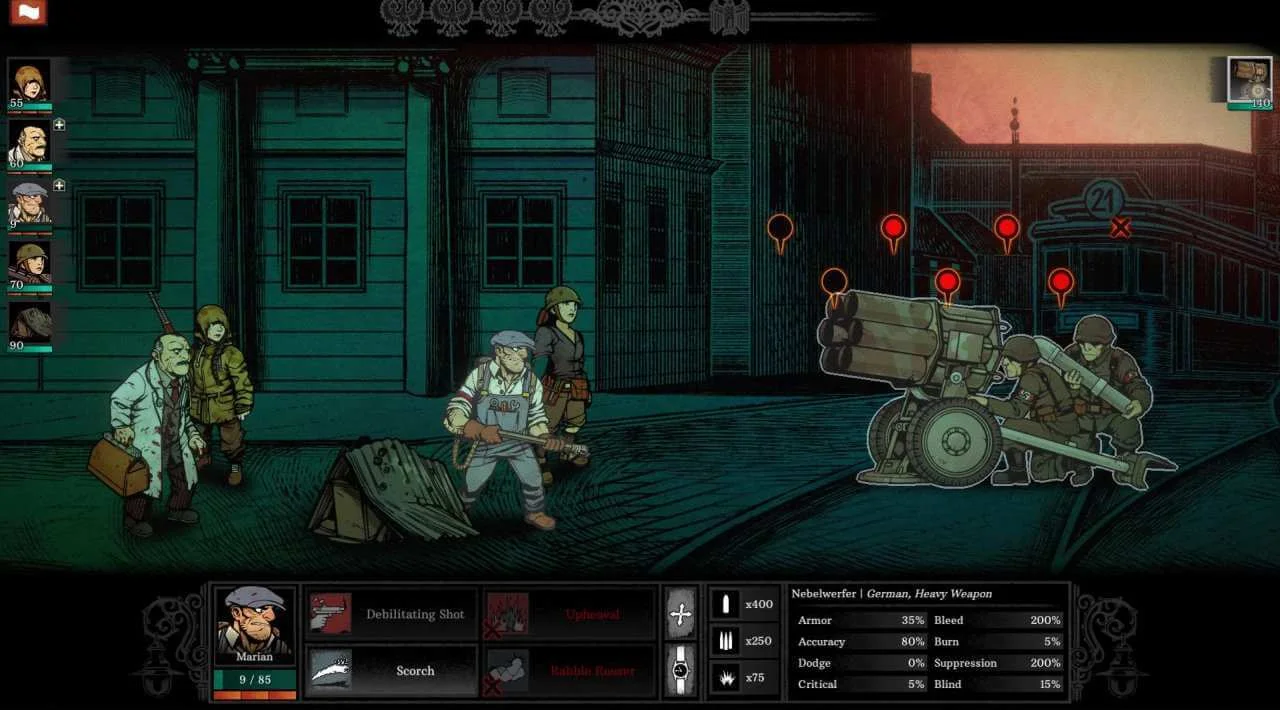
Task: Click the plus icon beside the flat-cap man portrait
Action: (x=59, y=185)
